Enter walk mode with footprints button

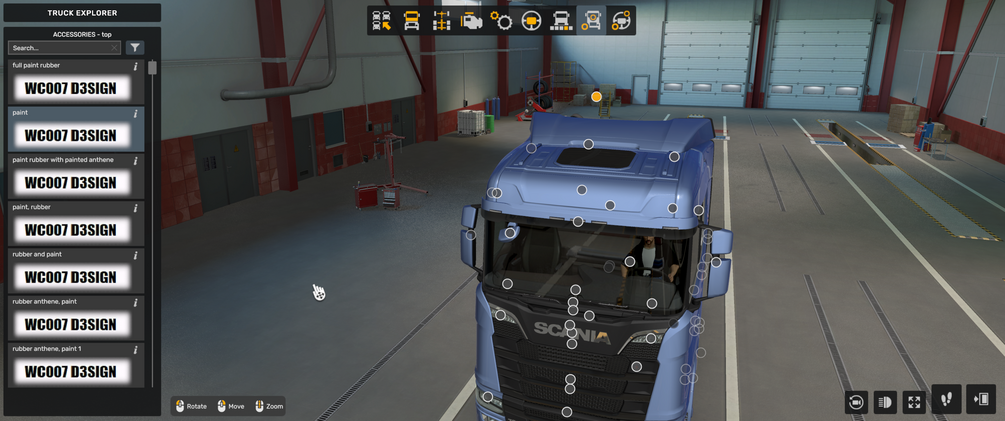[x=946, y=400]
